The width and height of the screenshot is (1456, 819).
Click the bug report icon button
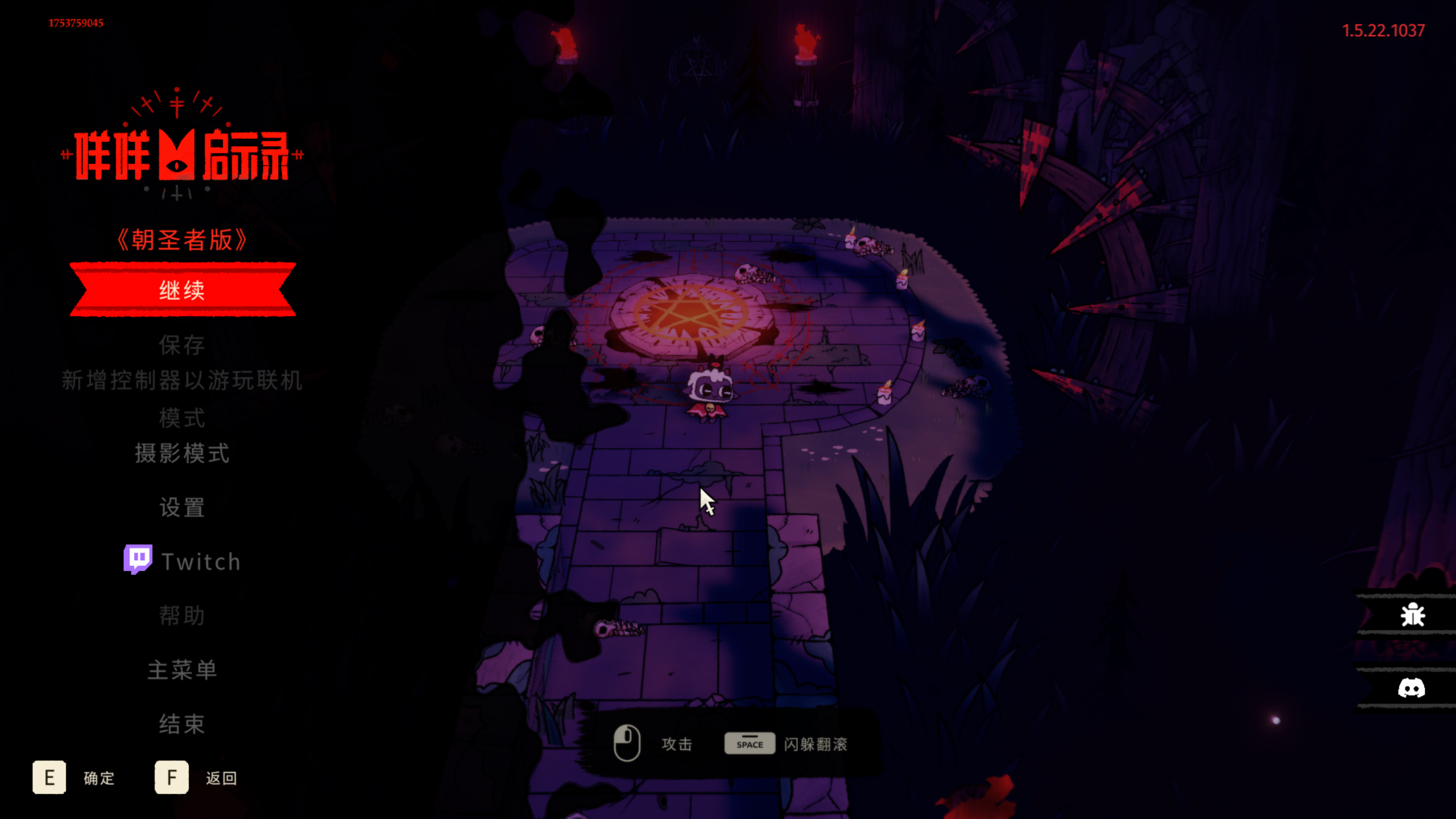[x=1412, y=615]
